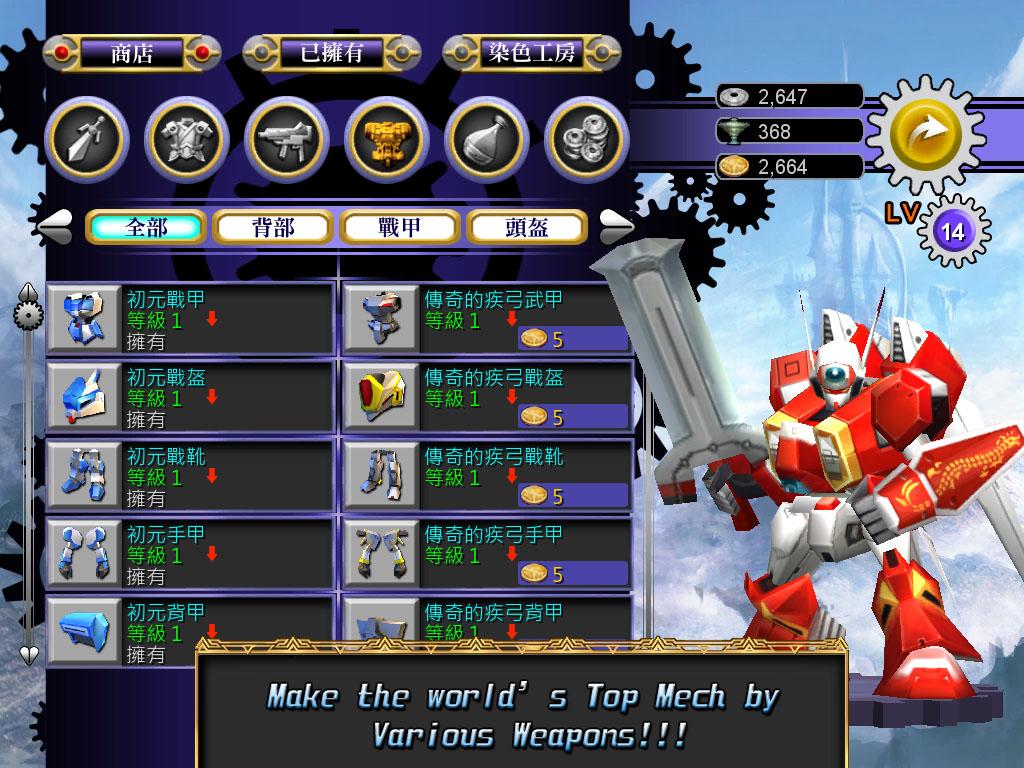The width and height of the screenshot is (1024, 768).
Task: Open the silver coins category icon
Action: pos(586,138)
